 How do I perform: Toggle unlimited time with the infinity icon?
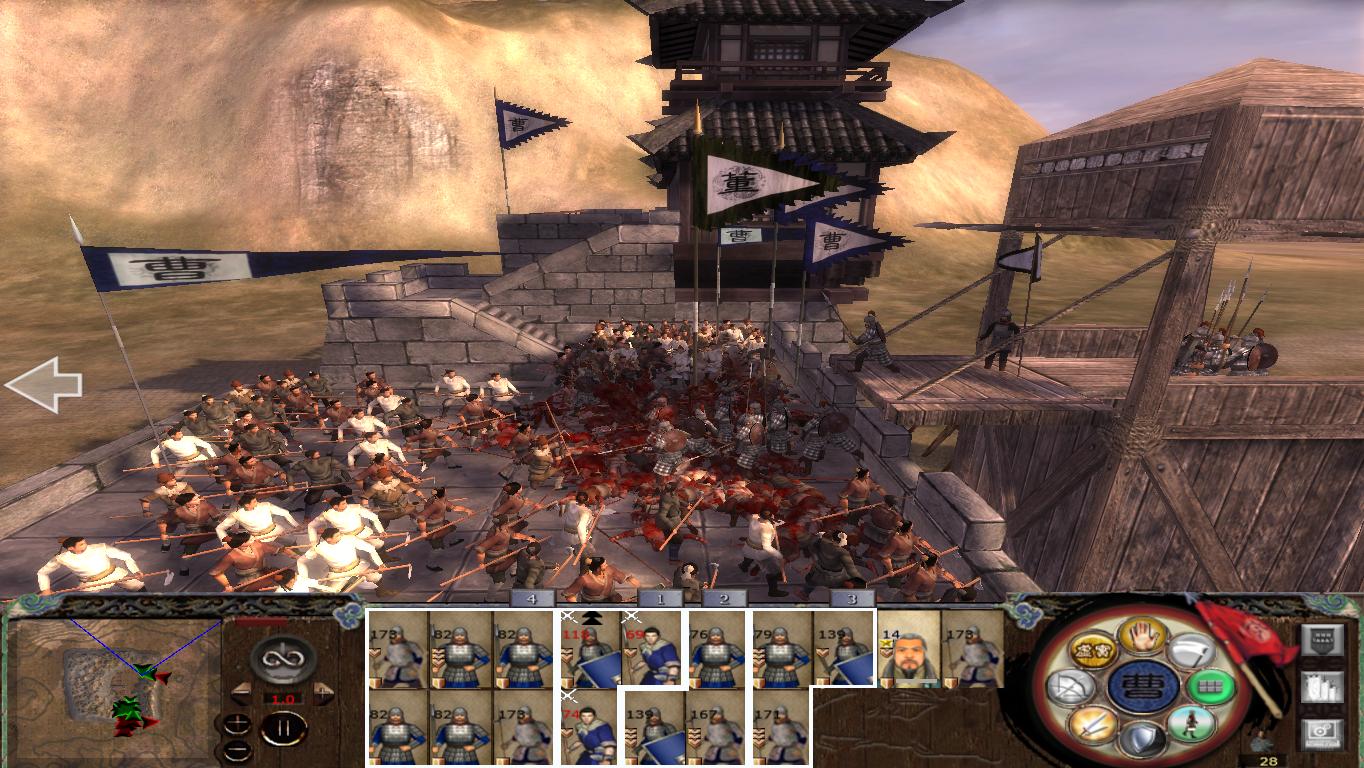point(282,657)
